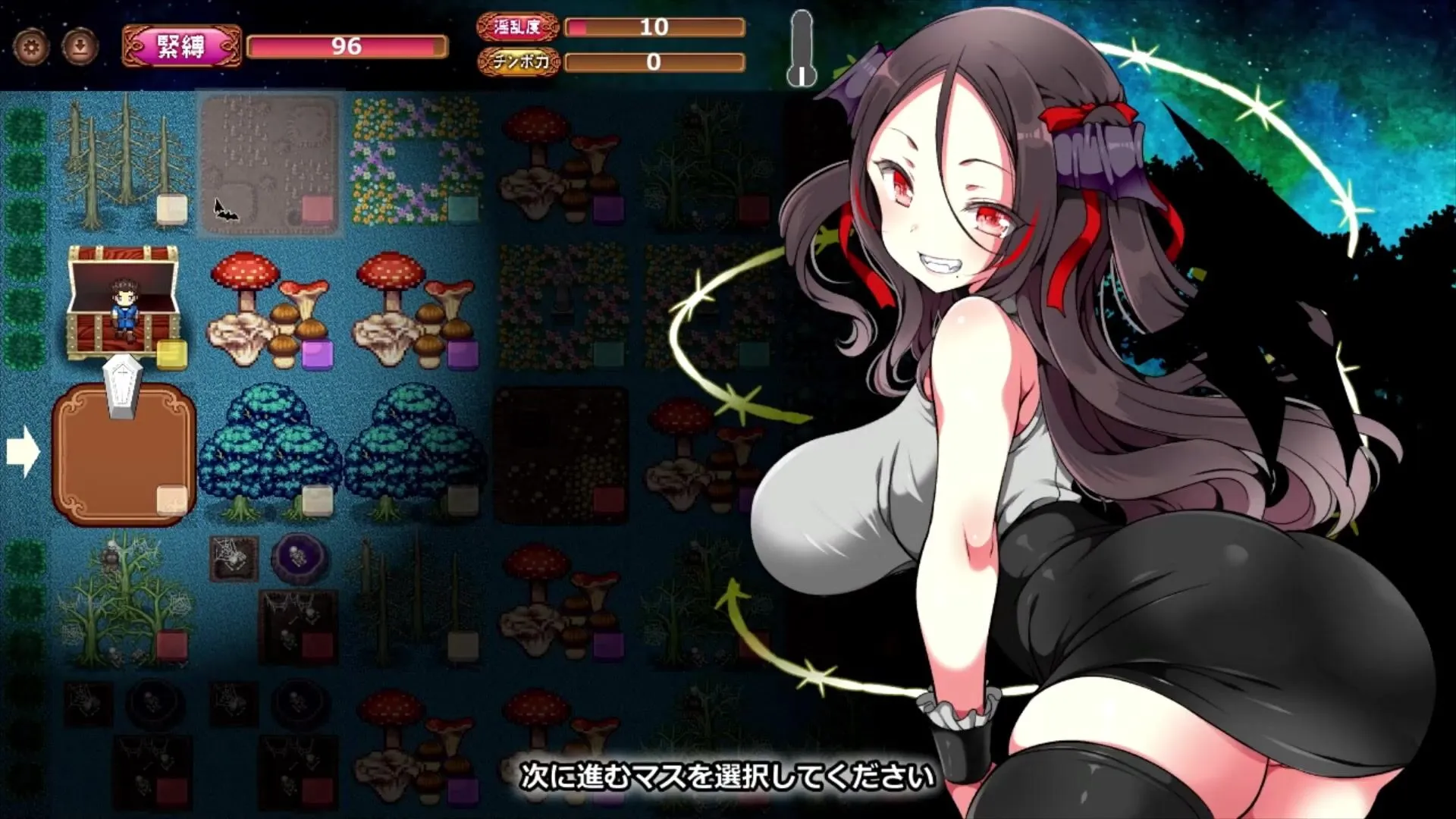Click the download arrow save icon
Viewport: 1456px width, 819px height.
pyautogui.click(x=80, y=47)
